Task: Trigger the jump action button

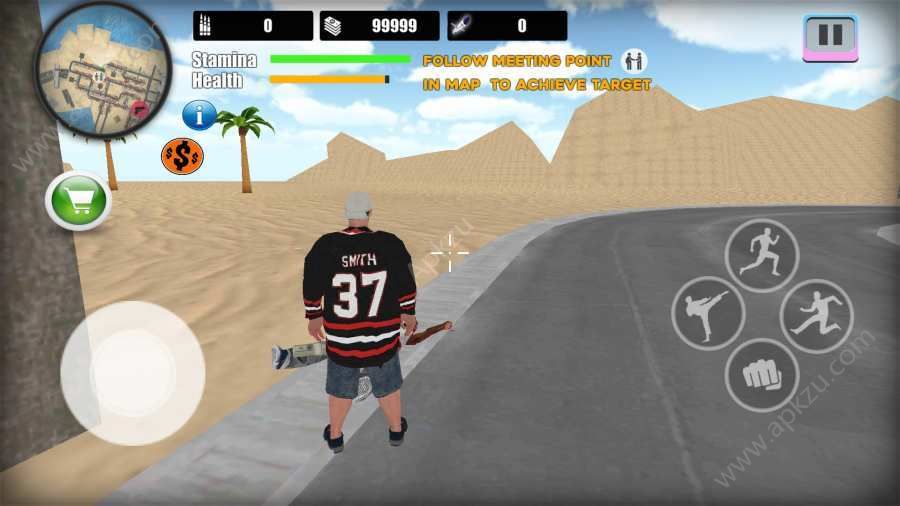Action: tap(816, 316)
